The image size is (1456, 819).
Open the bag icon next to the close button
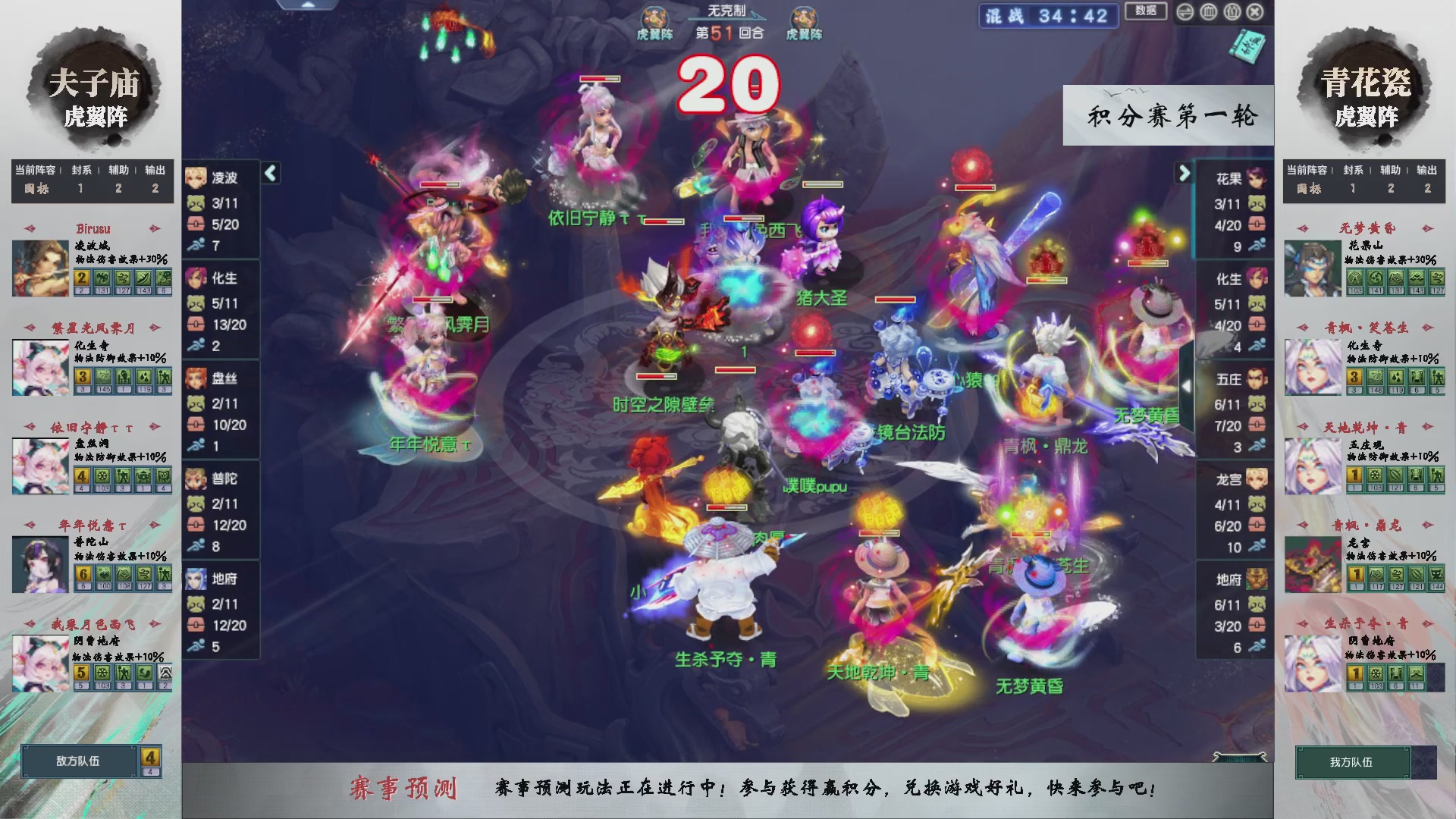(x=1232, y=12)
